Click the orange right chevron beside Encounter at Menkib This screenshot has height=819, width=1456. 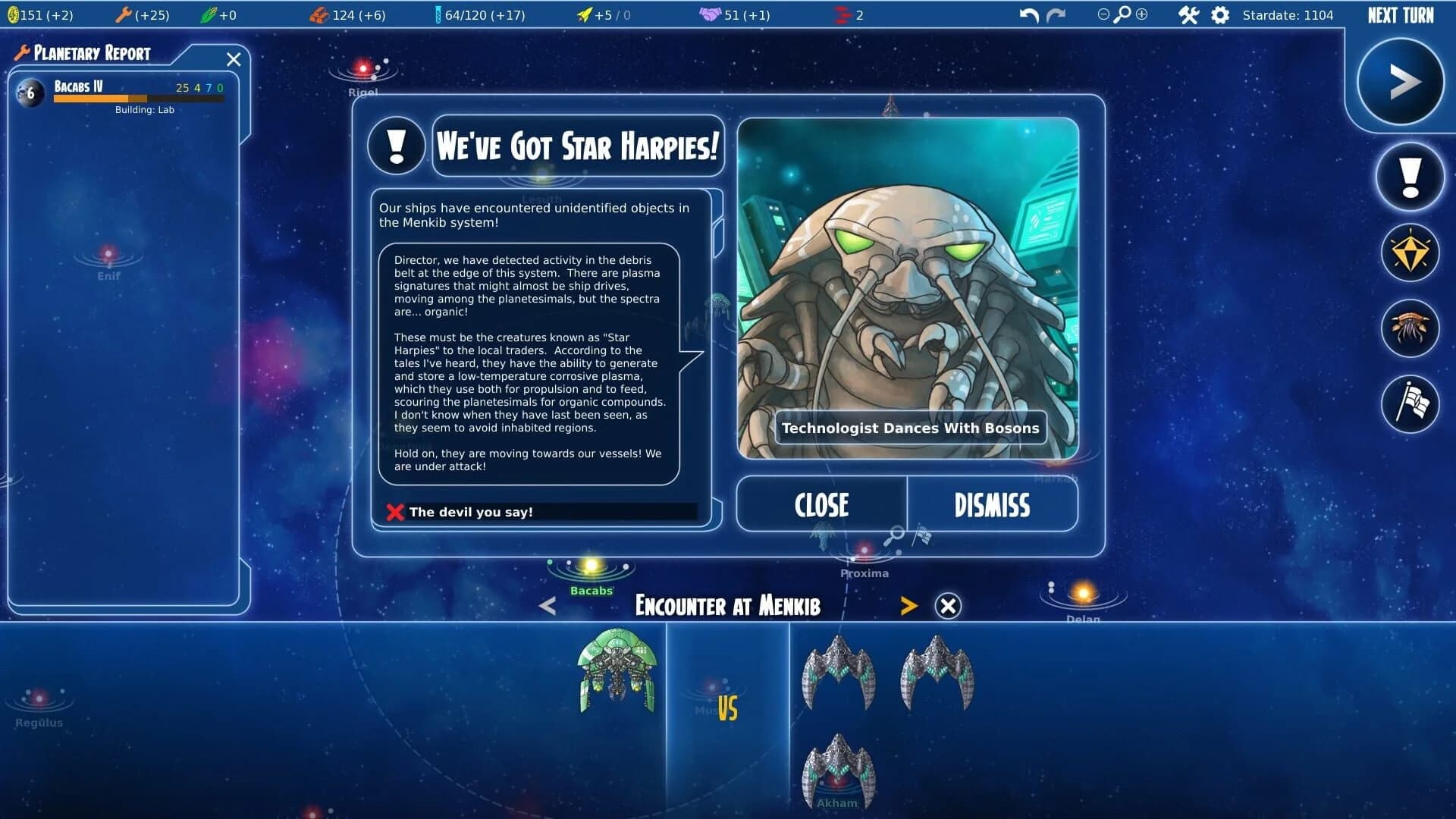click(908, 606)
